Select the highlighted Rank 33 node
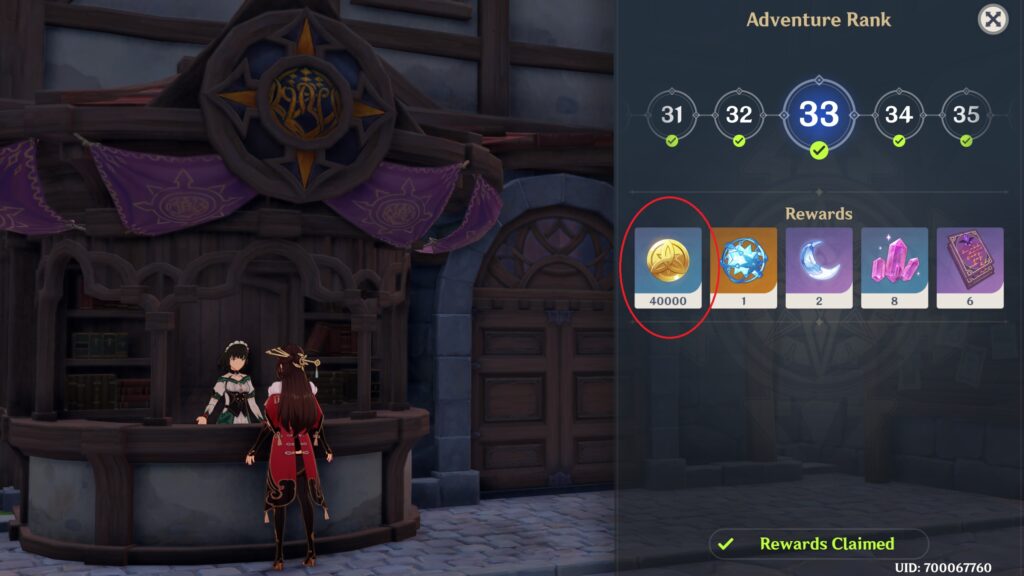Viewport: 1024px width, 576px height. pyautogui.click(x=819, y=114)
